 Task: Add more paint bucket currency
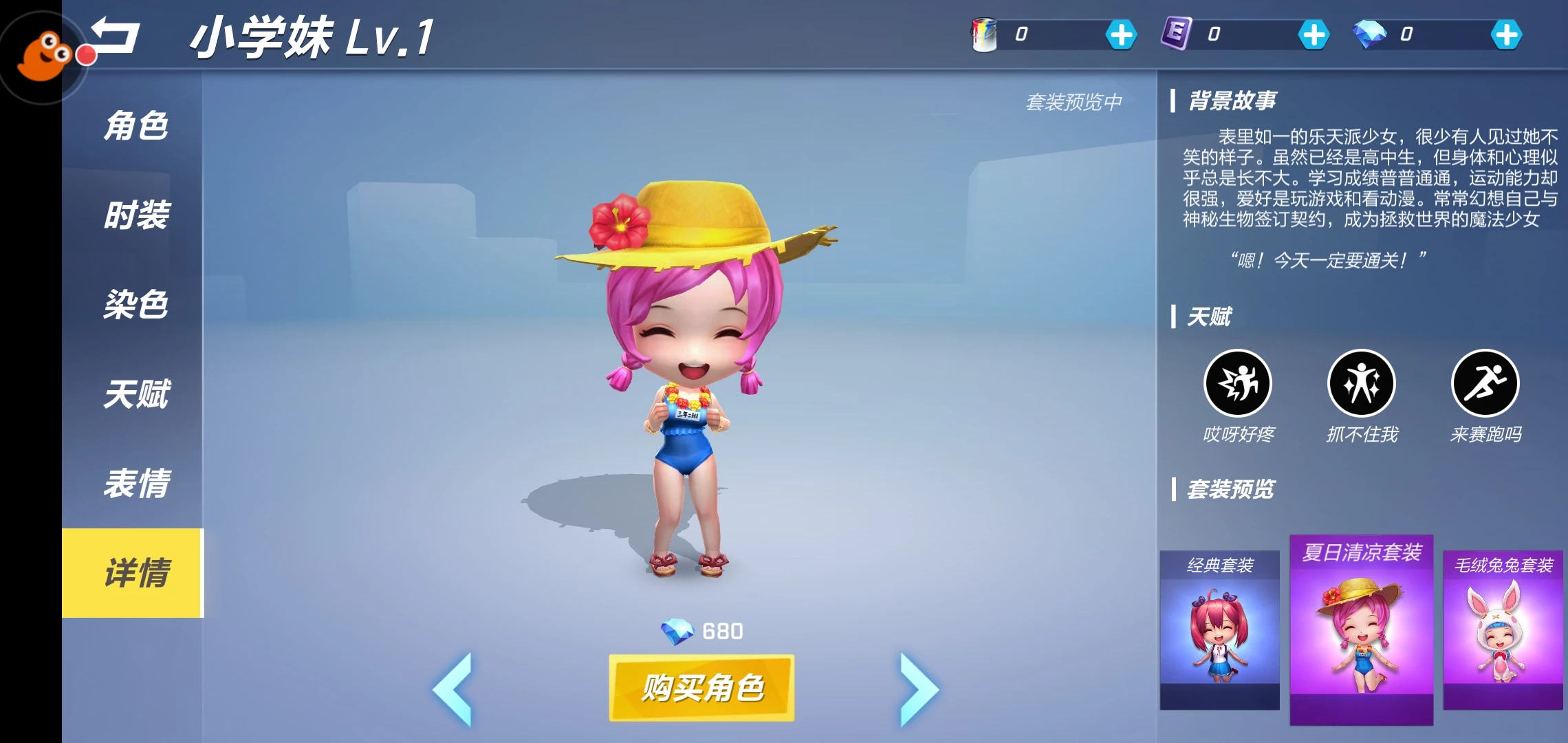pos(1121,34)
